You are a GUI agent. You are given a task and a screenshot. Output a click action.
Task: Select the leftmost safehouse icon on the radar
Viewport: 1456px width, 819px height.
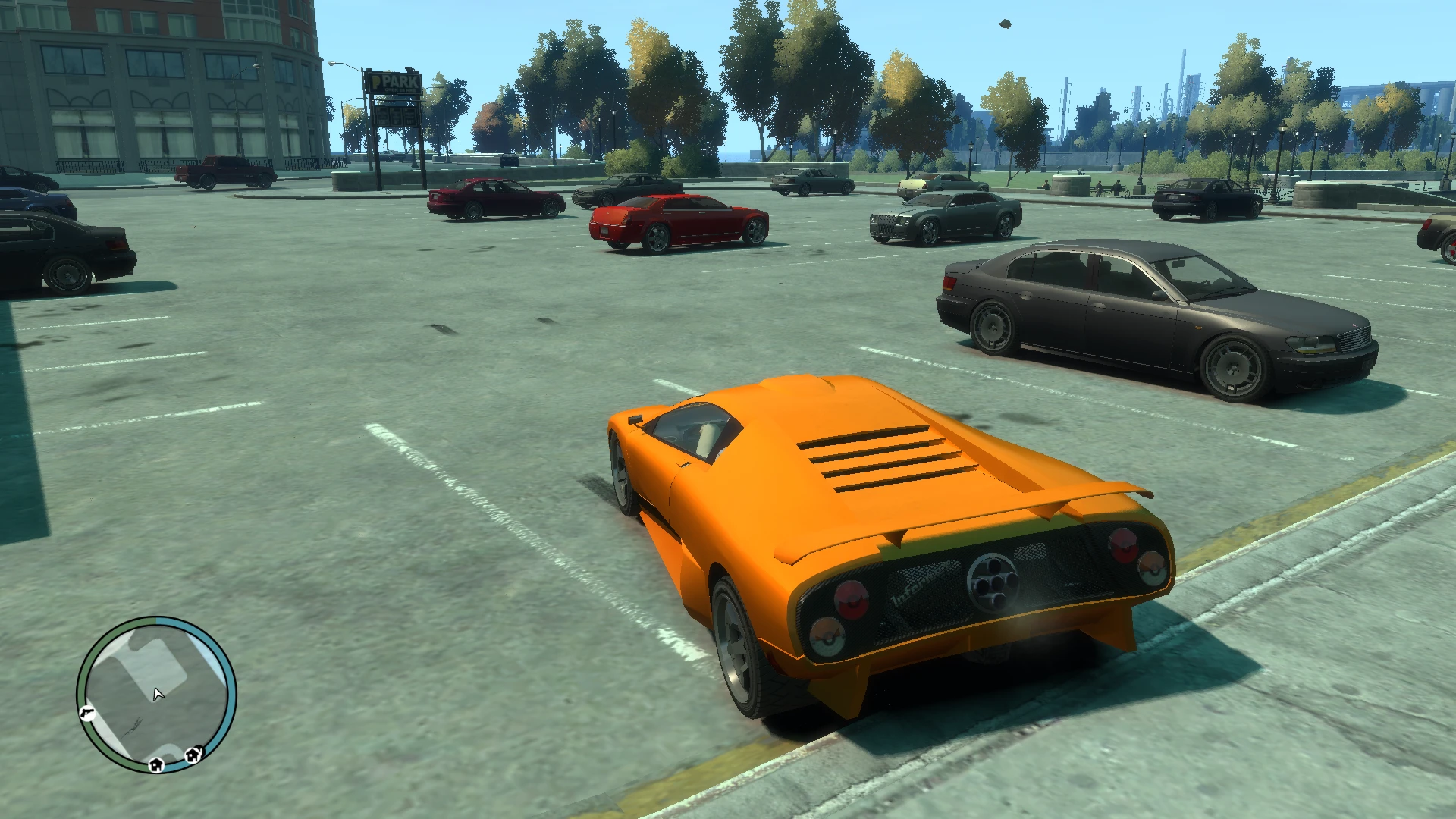tap(156, 765)
